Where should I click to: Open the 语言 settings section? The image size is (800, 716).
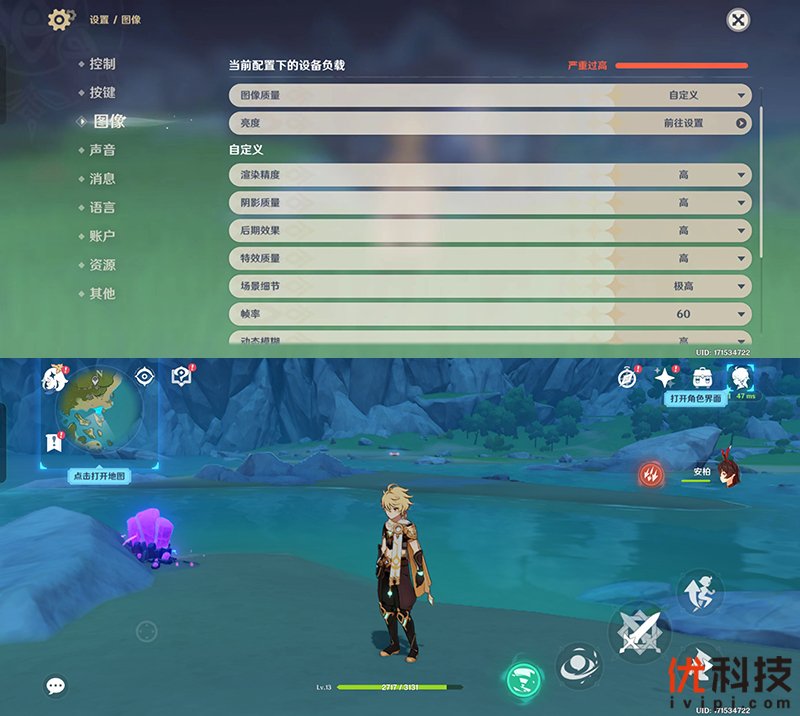102,208
